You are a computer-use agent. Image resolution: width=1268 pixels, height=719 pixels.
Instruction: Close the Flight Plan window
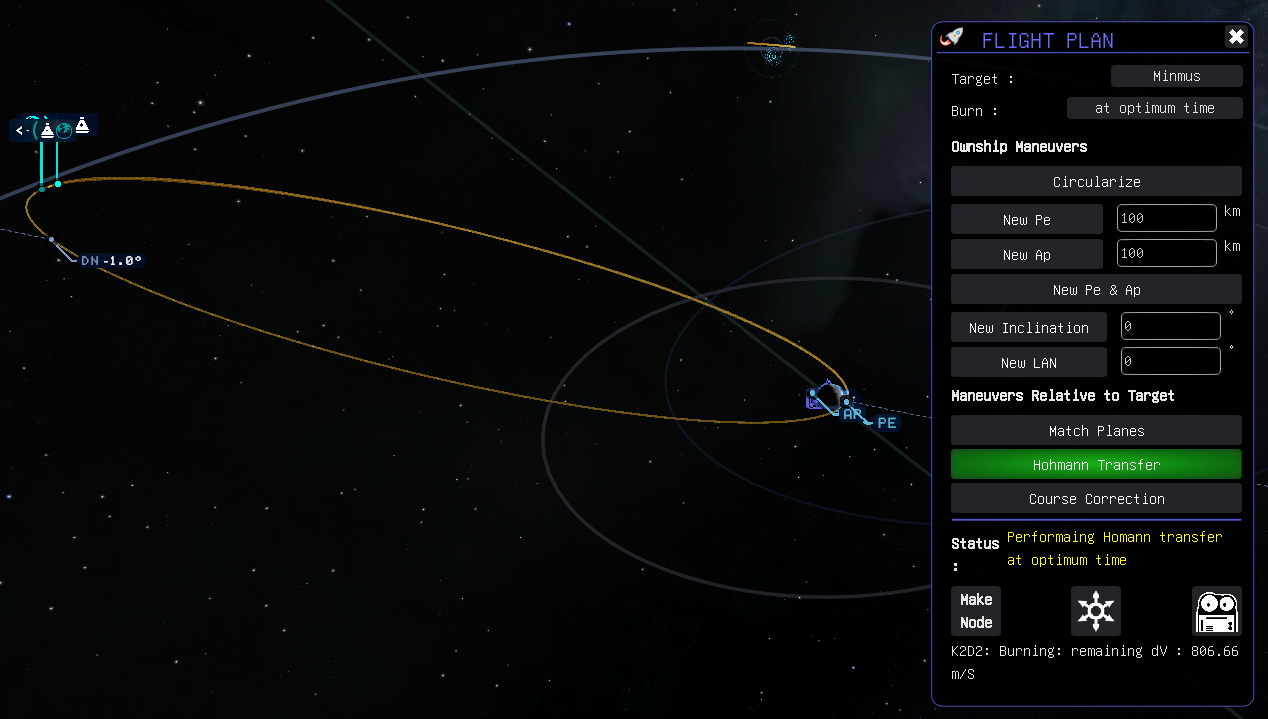click(1236, 37)
